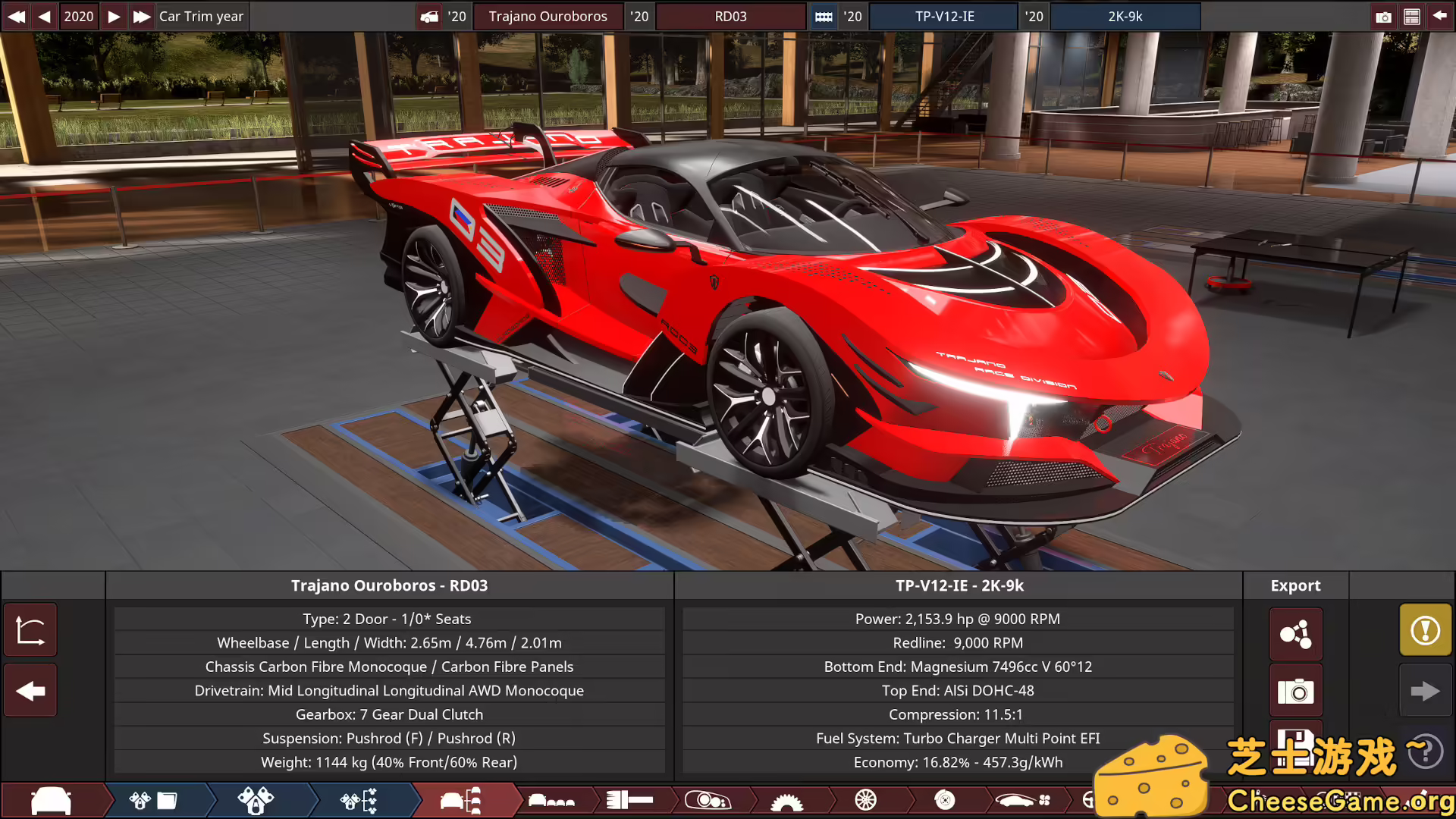
Task: Open the brakes tab on the bottom toolbar
Action: click(x=944, y=800)
